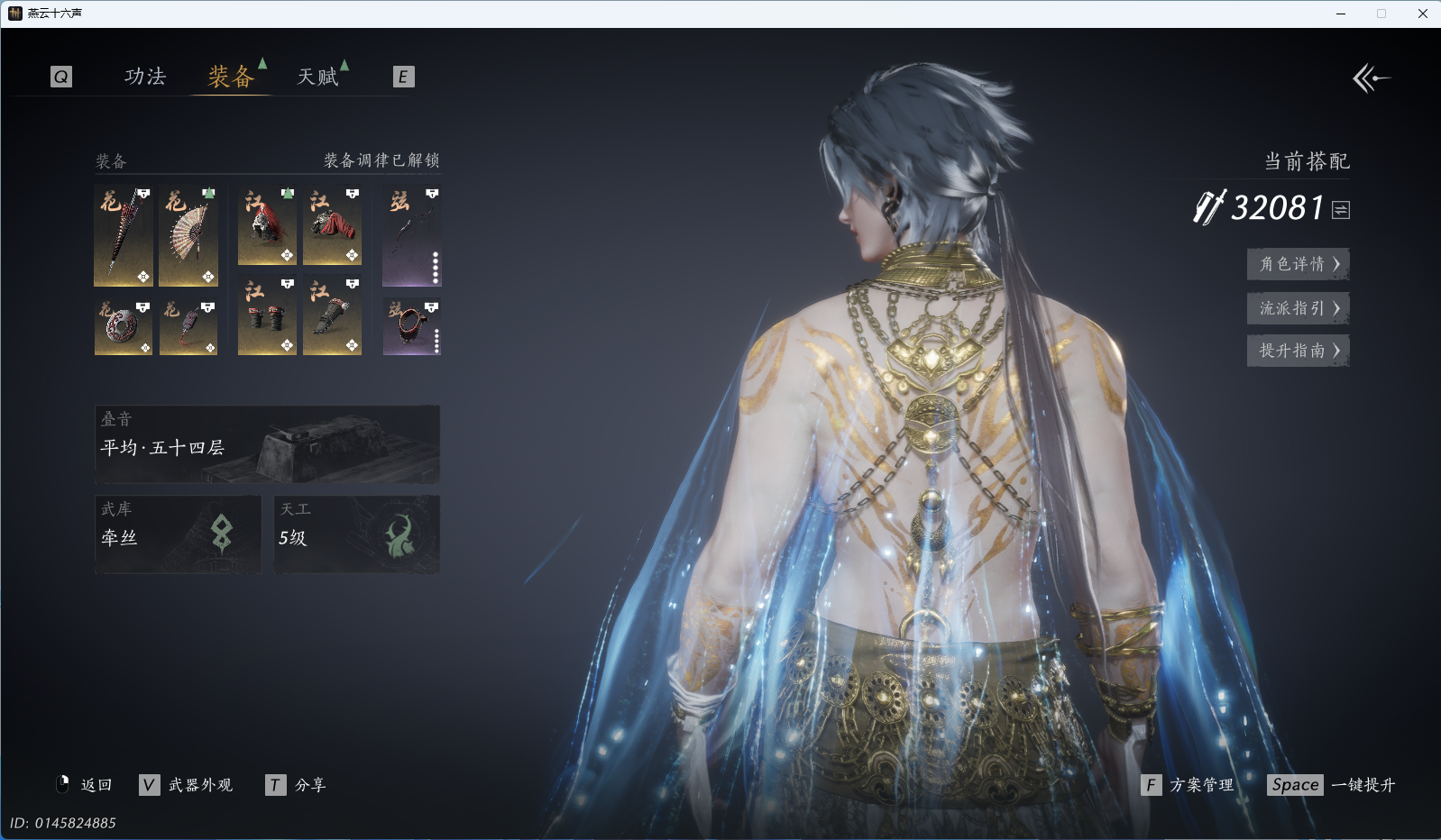
Task: Select the umbrella weapon slot
Action: coord(123,236)
